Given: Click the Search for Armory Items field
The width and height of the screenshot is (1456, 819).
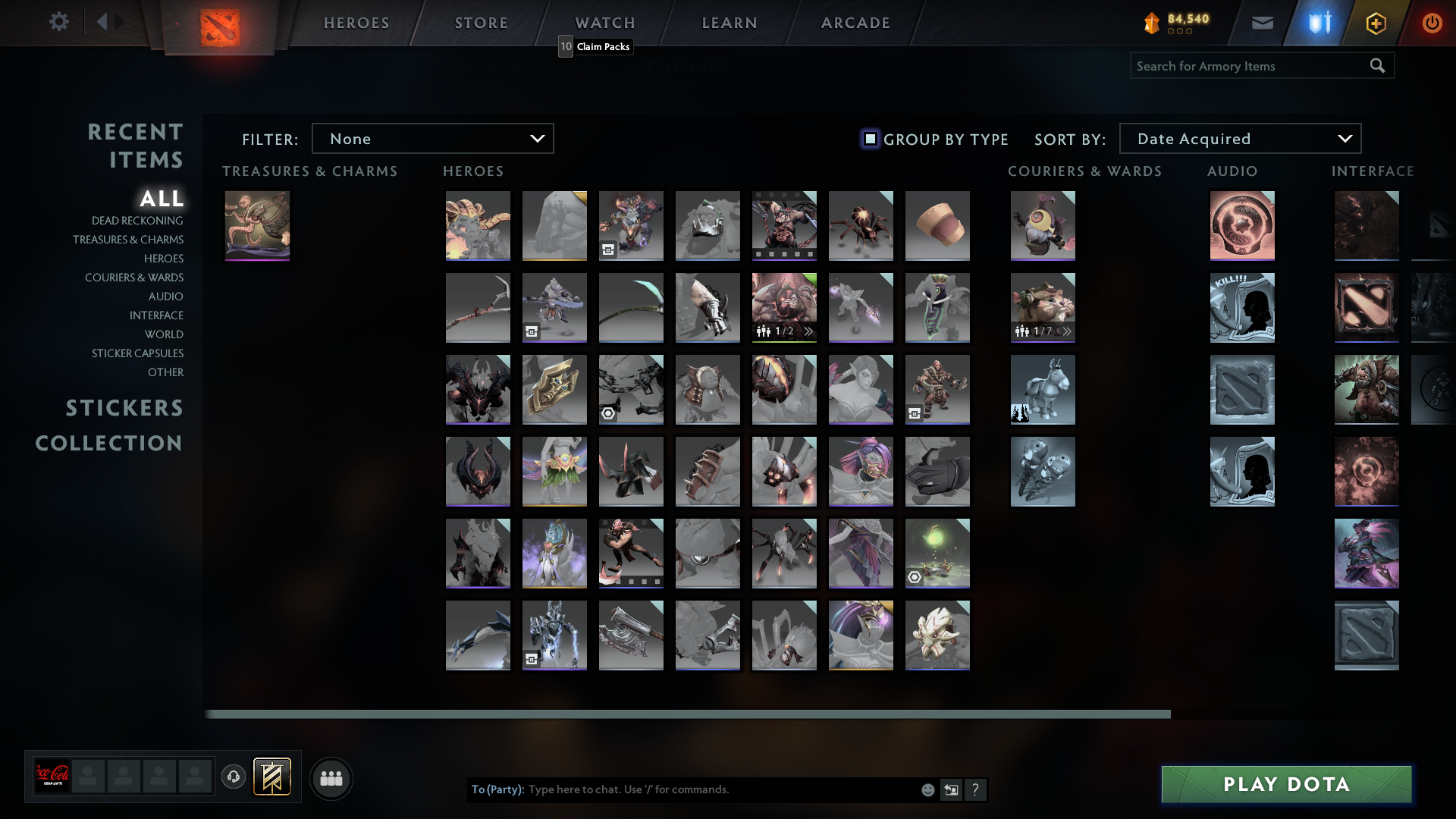Looking at the screenshot, I should 1244,65.
